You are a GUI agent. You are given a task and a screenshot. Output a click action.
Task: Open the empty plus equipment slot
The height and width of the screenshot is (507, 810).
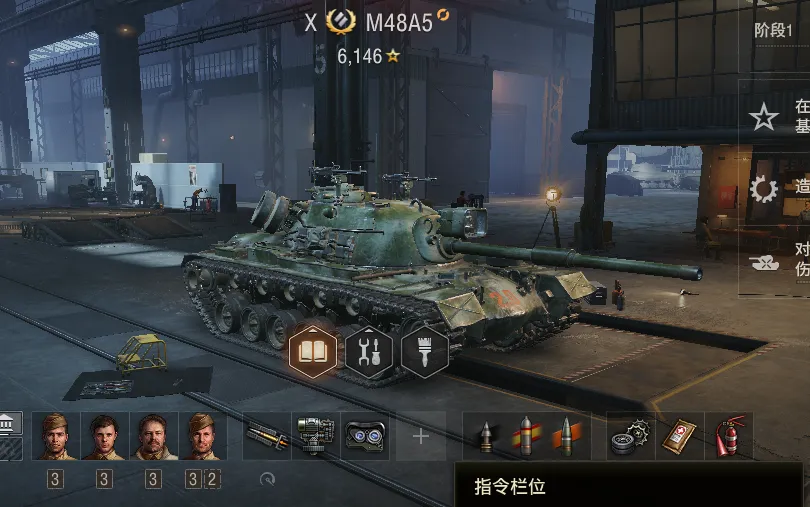point(421,436)
